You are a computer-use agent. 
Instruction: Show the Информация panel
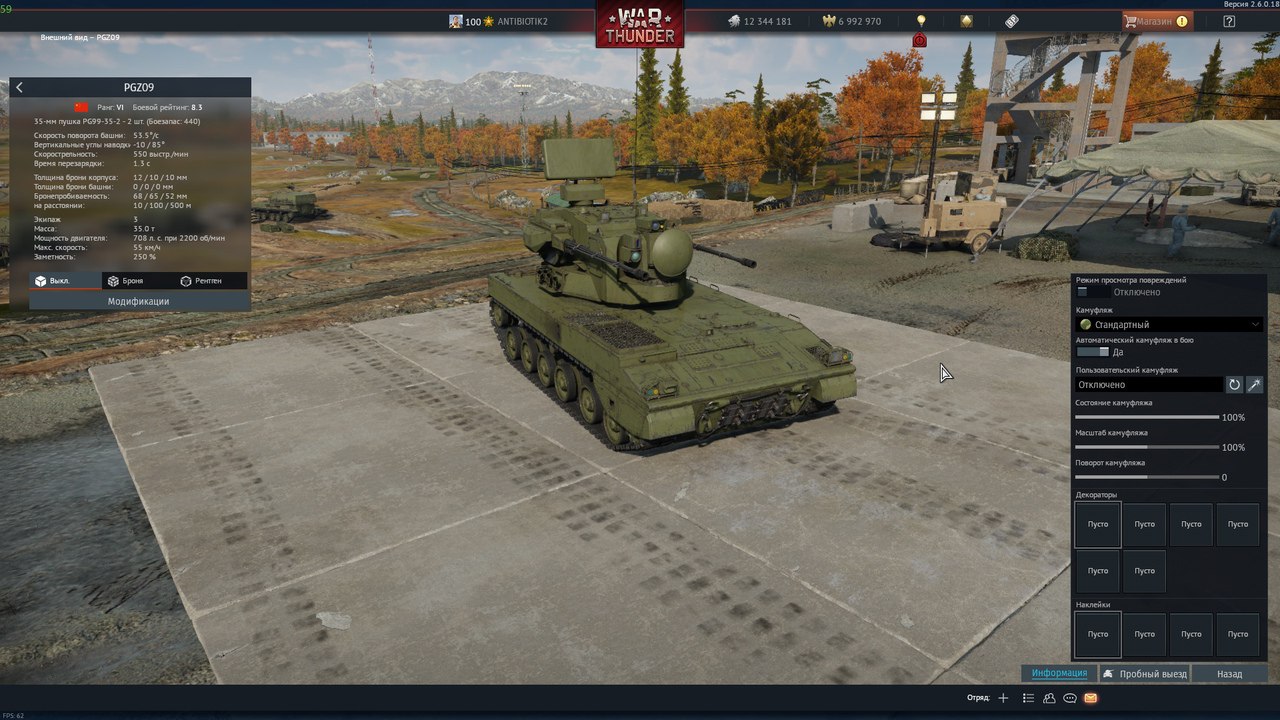[x=1059, y=674]
